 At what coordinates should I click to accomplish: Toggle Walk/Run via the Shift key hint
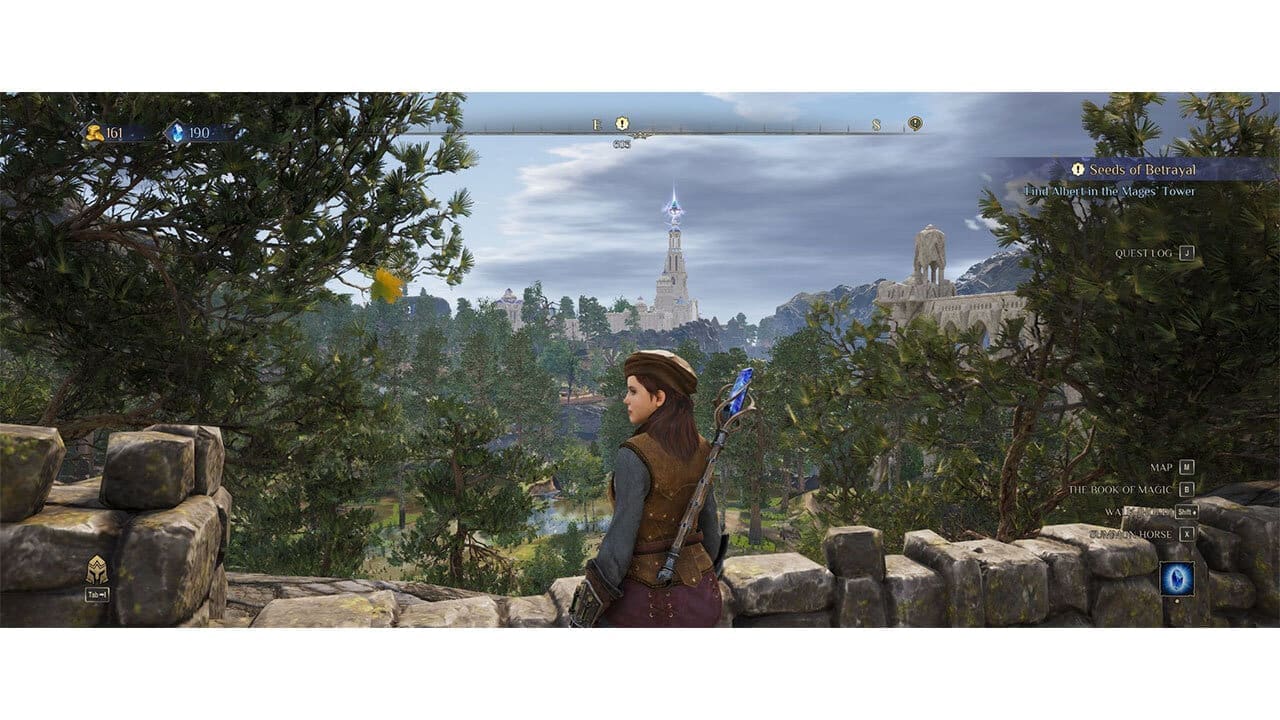[x=1187, y=512]
